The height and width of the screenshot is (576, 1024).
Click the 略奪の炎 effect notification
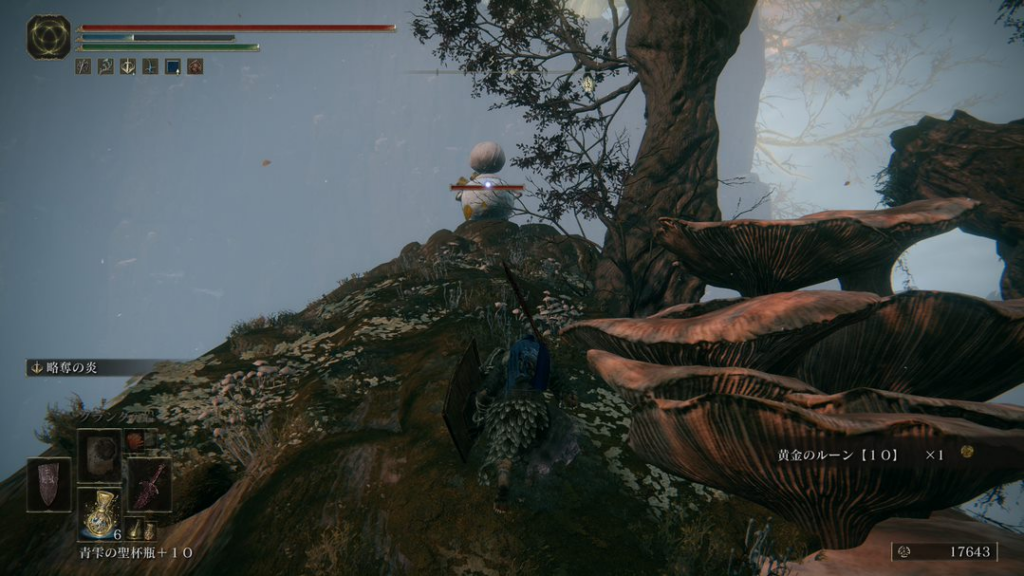[x=72, y=367]
